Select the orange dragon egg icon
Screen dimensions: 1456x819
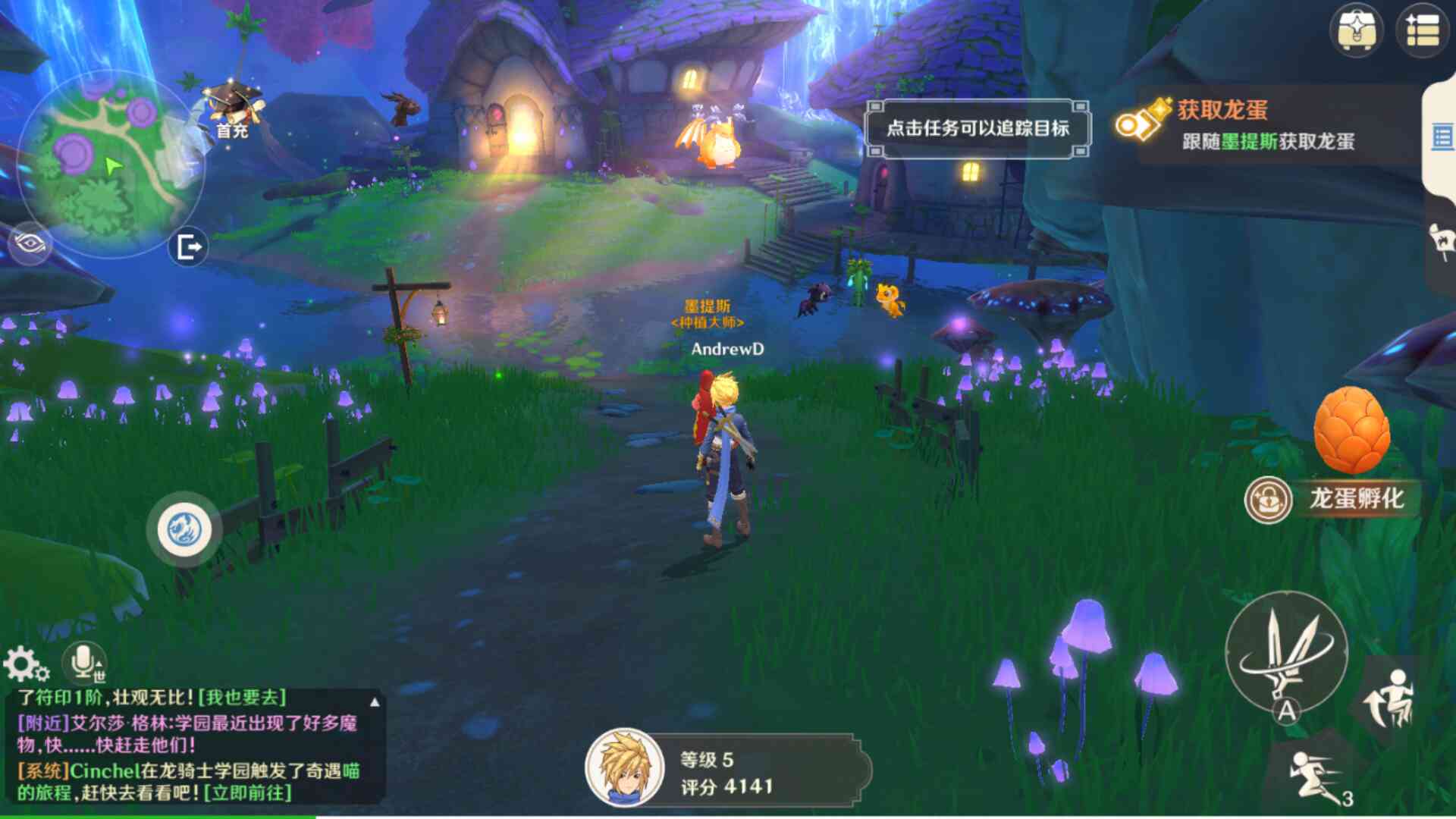(x=1352, y=431)
